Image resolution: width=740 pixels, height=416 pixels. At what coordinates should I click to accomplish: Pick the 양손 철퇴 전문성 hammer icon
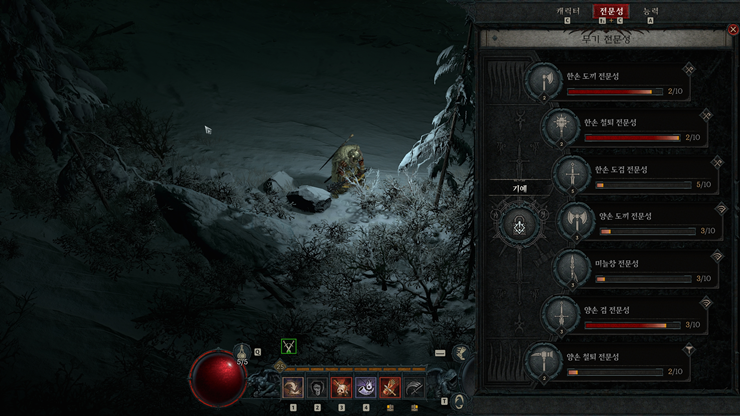[544, 361]
